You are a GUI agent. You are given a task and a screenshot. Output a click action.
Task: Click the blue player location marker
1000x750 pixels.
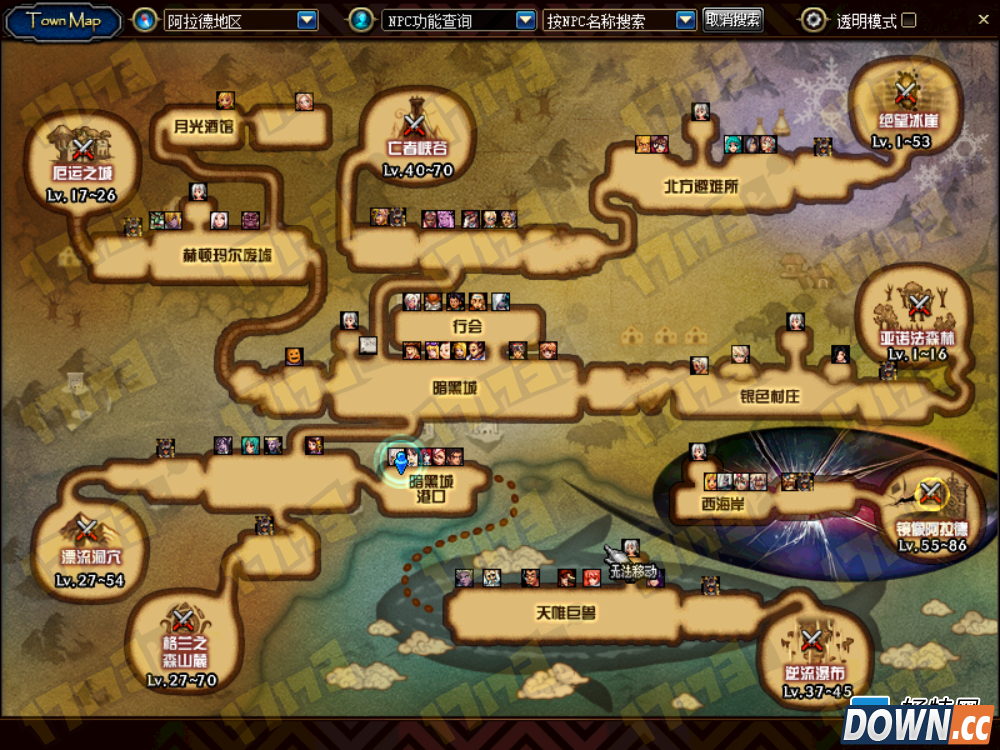pyautogui.click(x=401, y=461)
